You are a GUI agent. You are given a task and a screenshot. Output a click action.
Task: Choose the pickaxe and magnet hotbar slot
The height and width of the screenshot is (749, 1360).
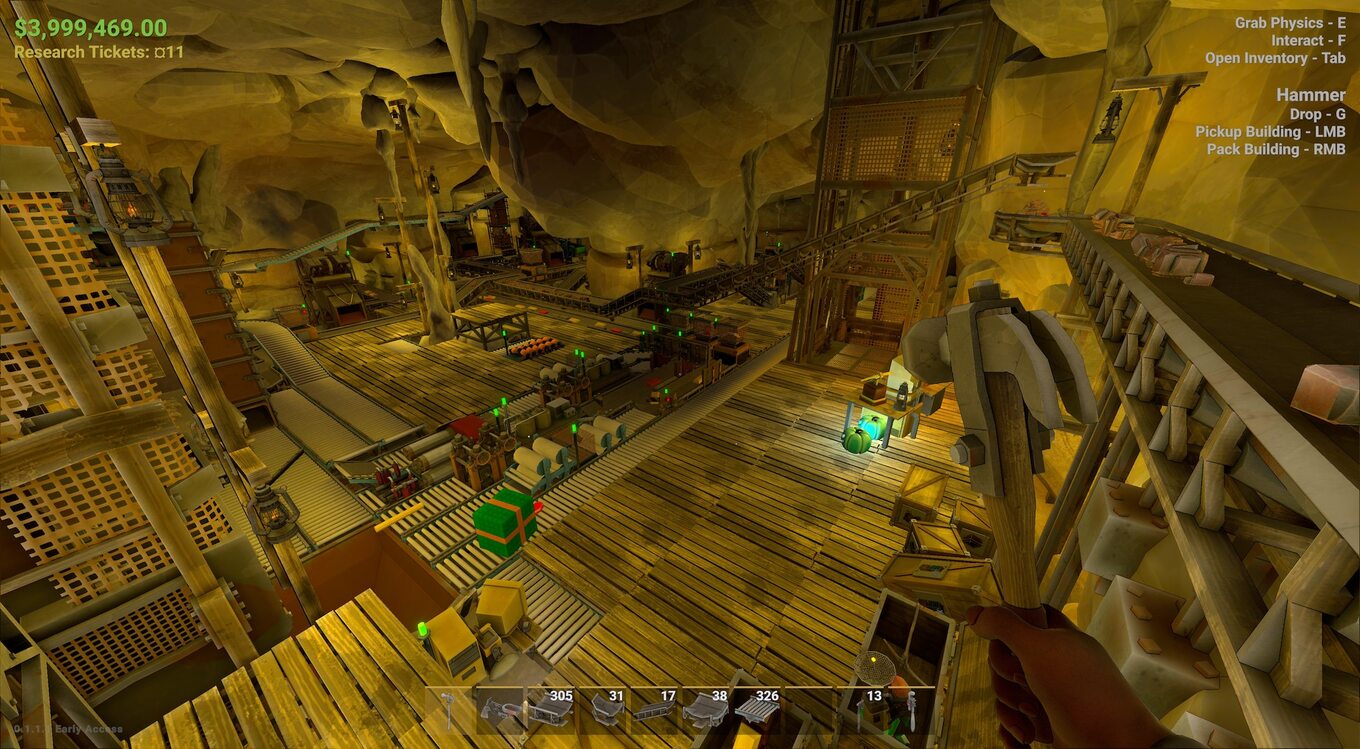point(499,710)
